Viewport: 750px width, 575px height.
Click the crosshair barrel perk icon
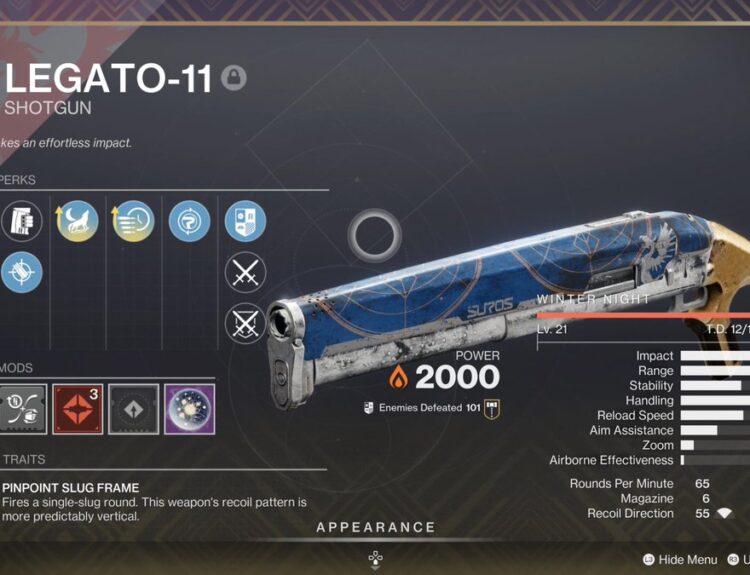(22, 272)
